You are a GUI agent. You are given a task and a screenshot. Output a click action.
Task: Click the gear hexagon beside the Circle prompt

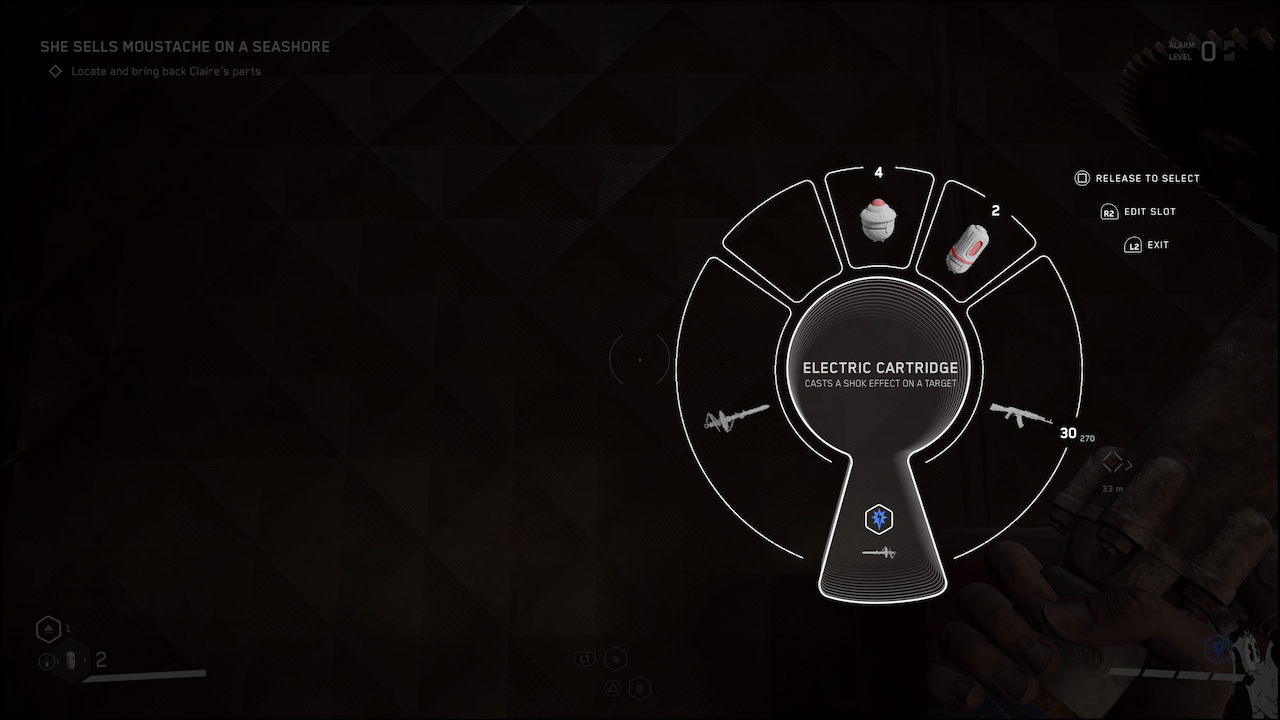[638, 688]
